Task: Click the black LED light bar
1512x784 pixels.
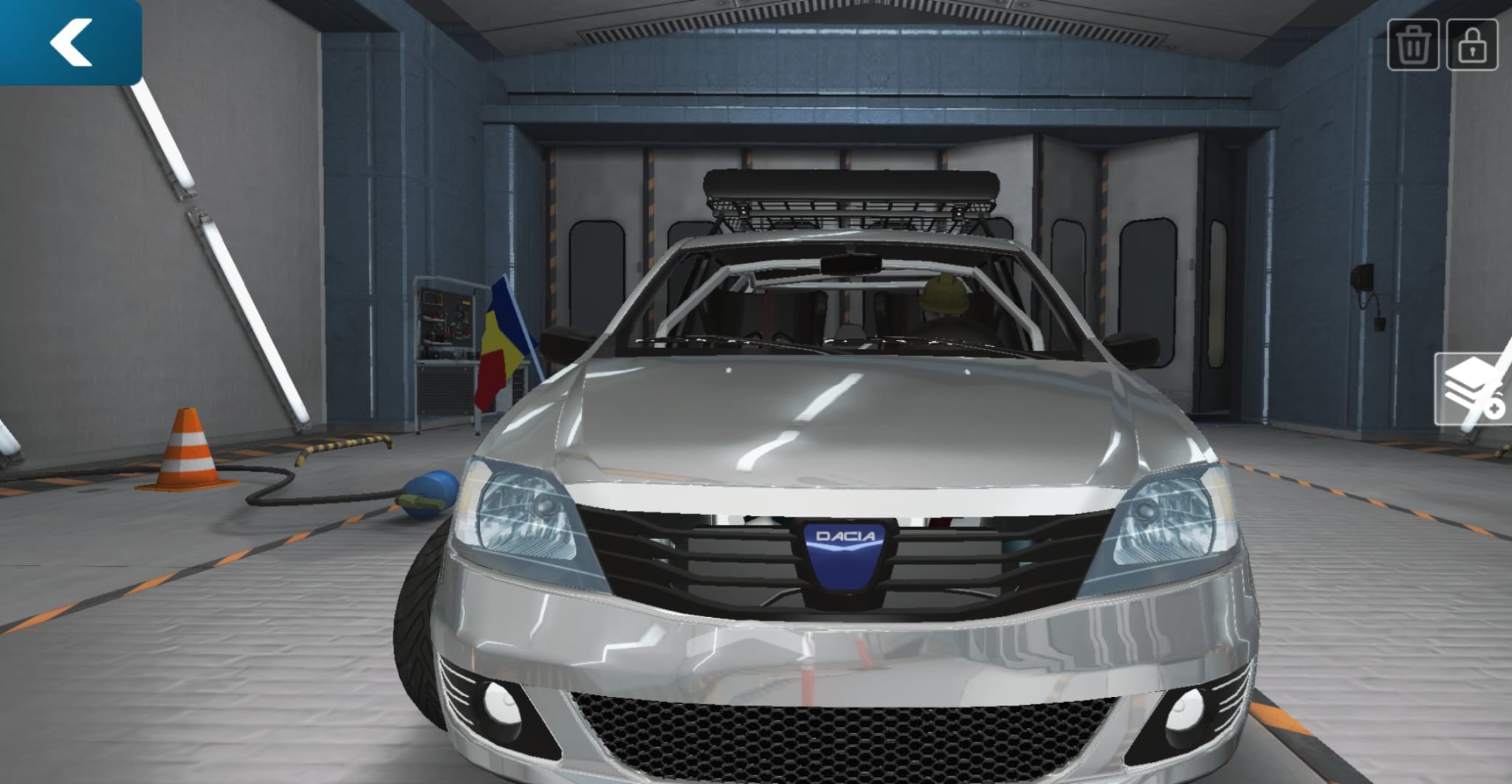Action: (849, 183)
